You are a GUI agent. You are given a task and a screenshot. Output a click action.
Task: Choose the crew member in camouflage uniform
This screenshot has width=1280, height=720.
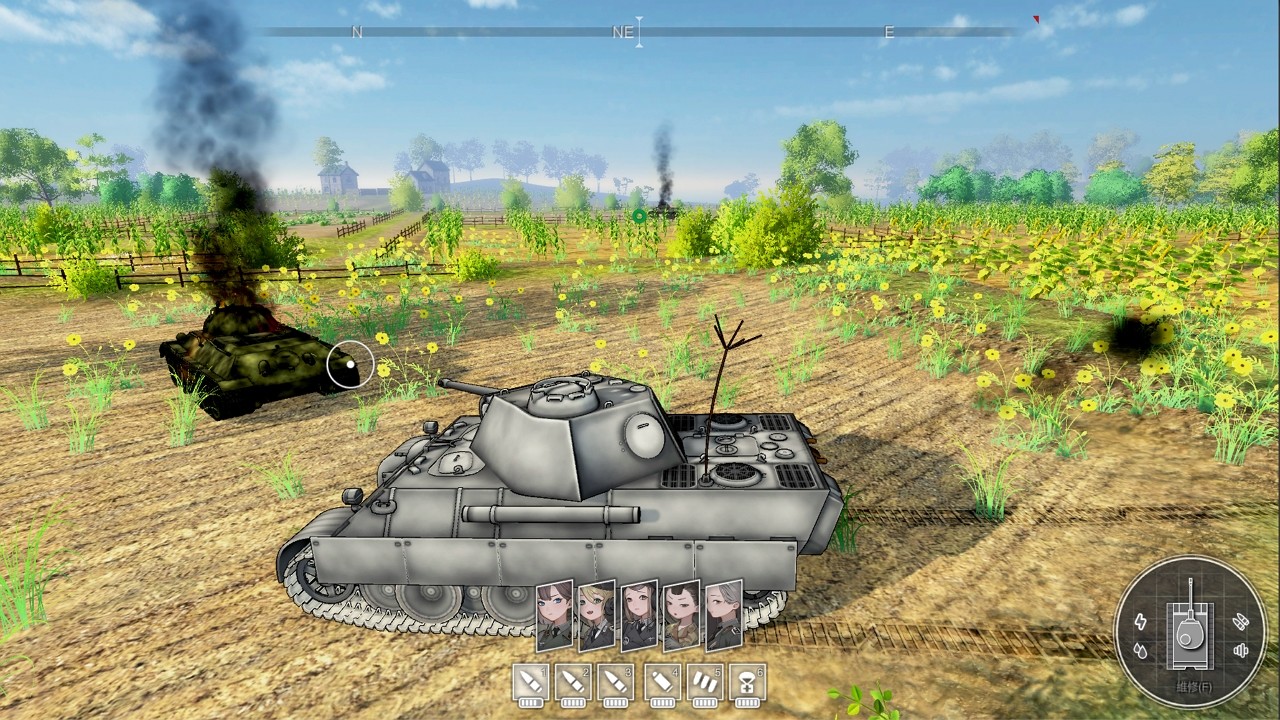coord(682,616)
